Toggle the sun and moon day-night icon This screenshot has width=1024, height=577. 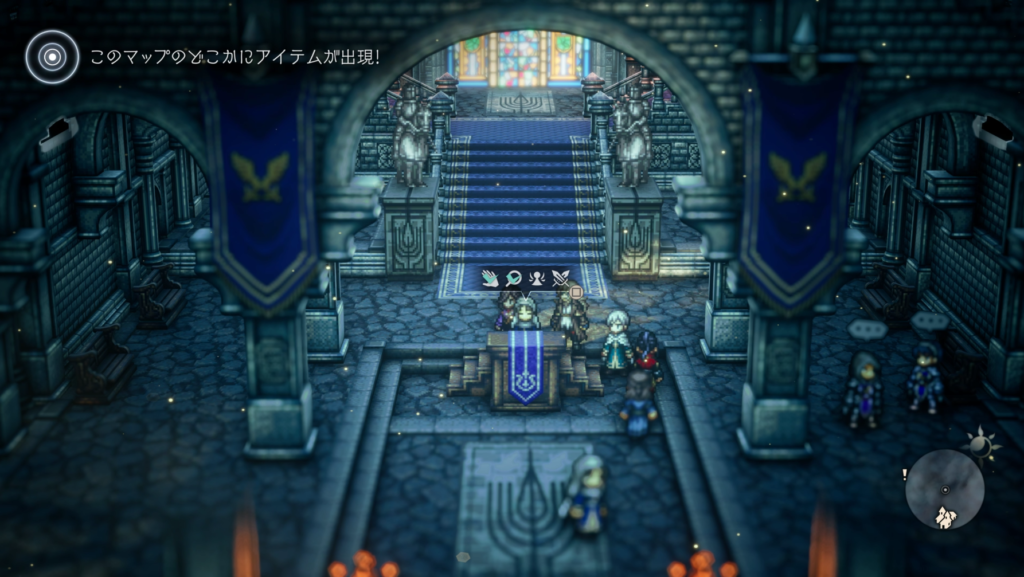click(x=980, y=446)
